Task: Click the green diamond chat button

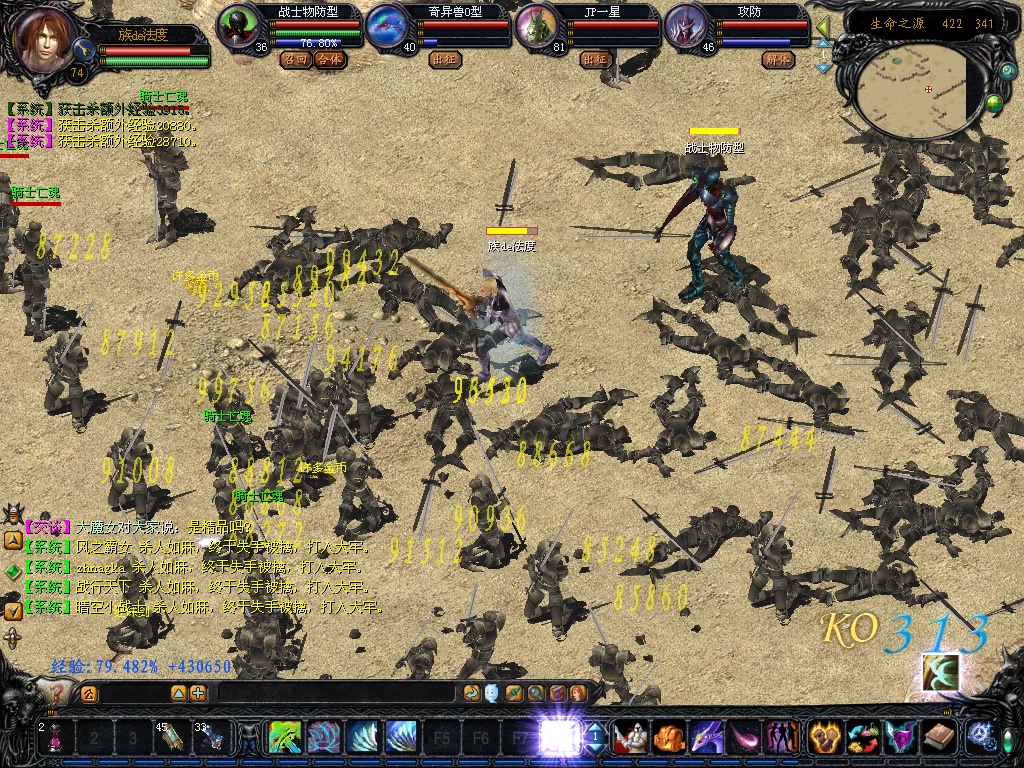Action: pos(12,569)
